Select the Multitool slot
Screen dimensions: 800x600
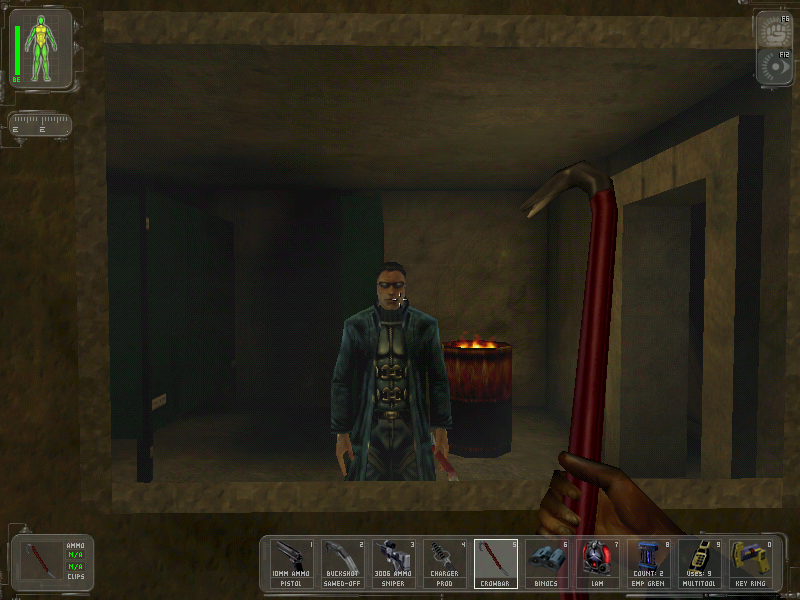tap(699, 565)
